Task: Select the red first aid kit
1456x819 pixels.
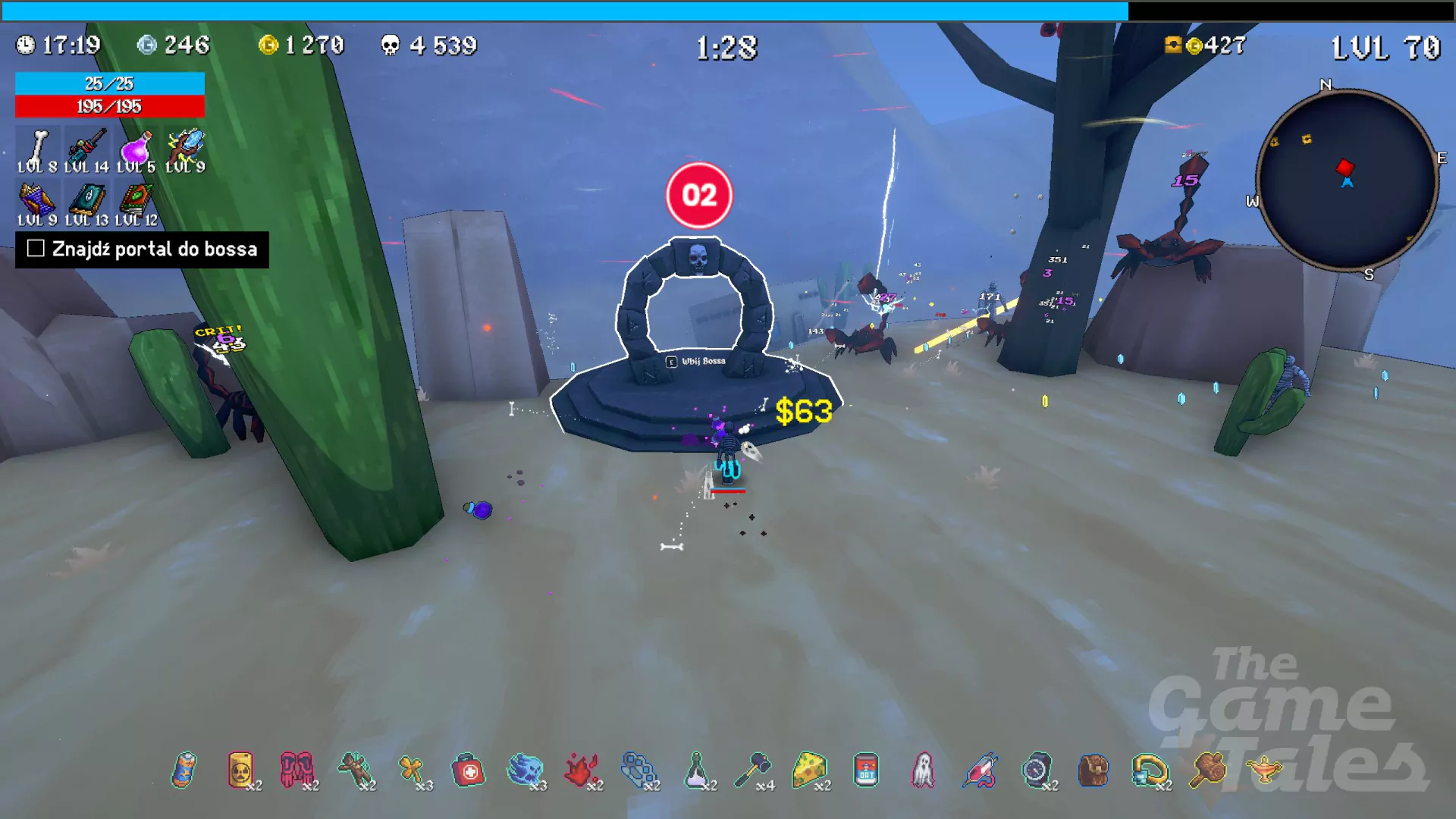Action: click(468, 770)
